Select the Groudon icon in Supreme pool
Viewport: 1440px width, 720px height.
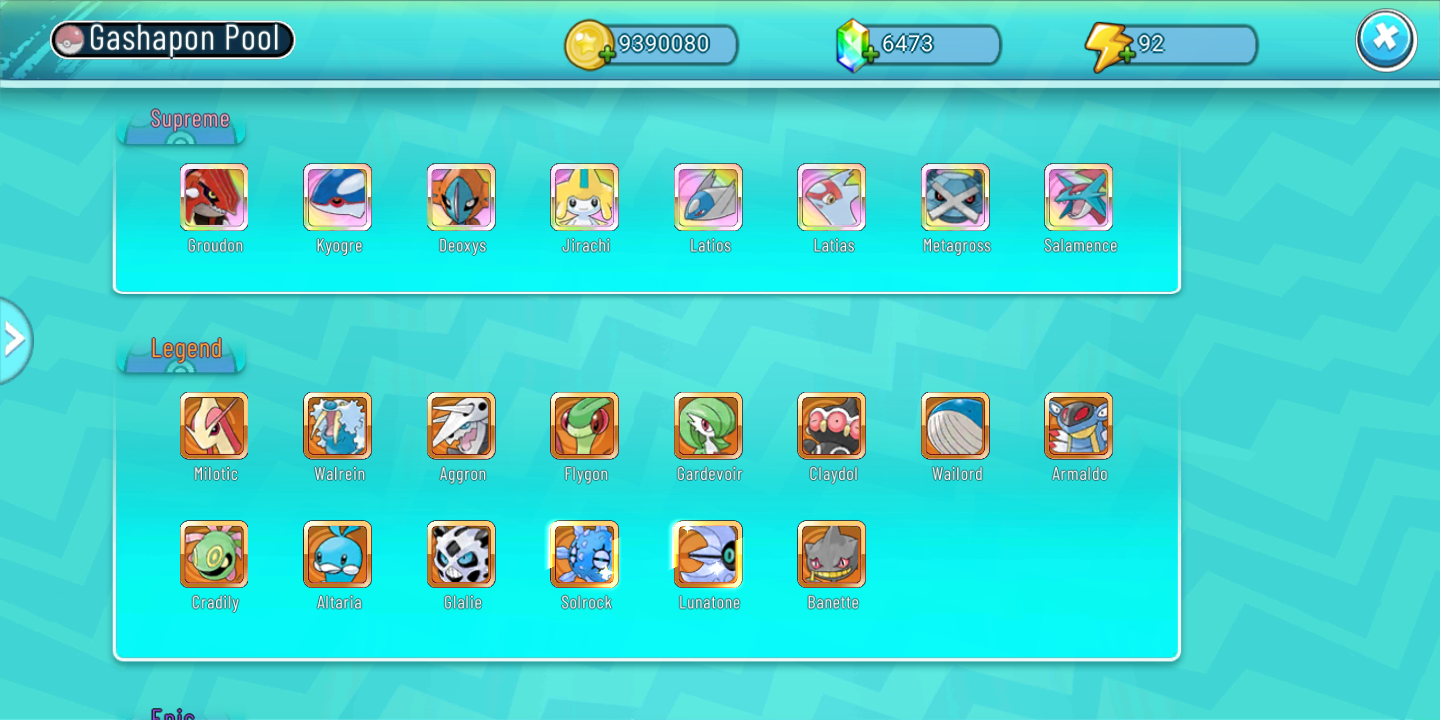point(214,197)
